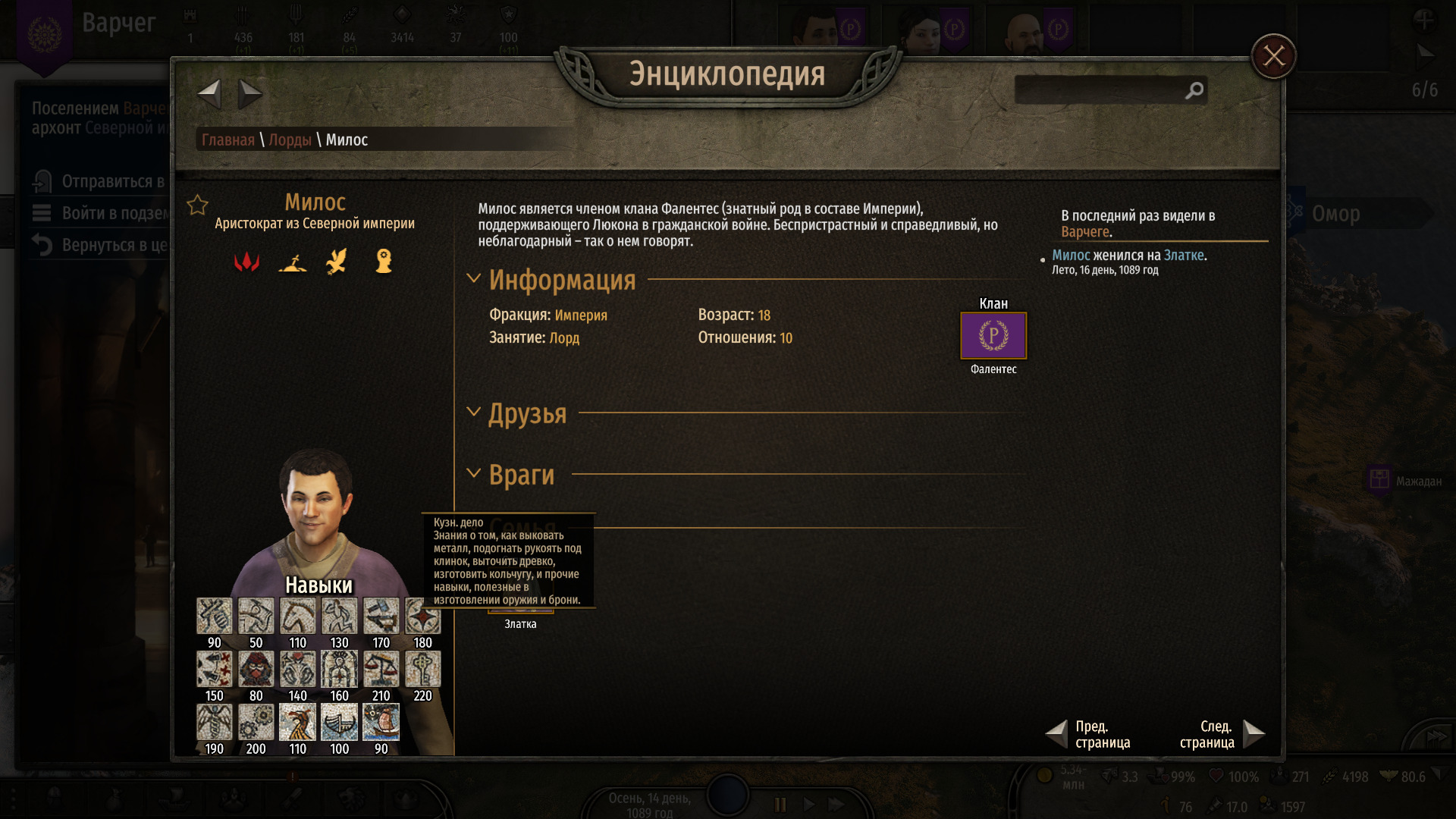Open the Варчеге settlement link

[1084, 232]
